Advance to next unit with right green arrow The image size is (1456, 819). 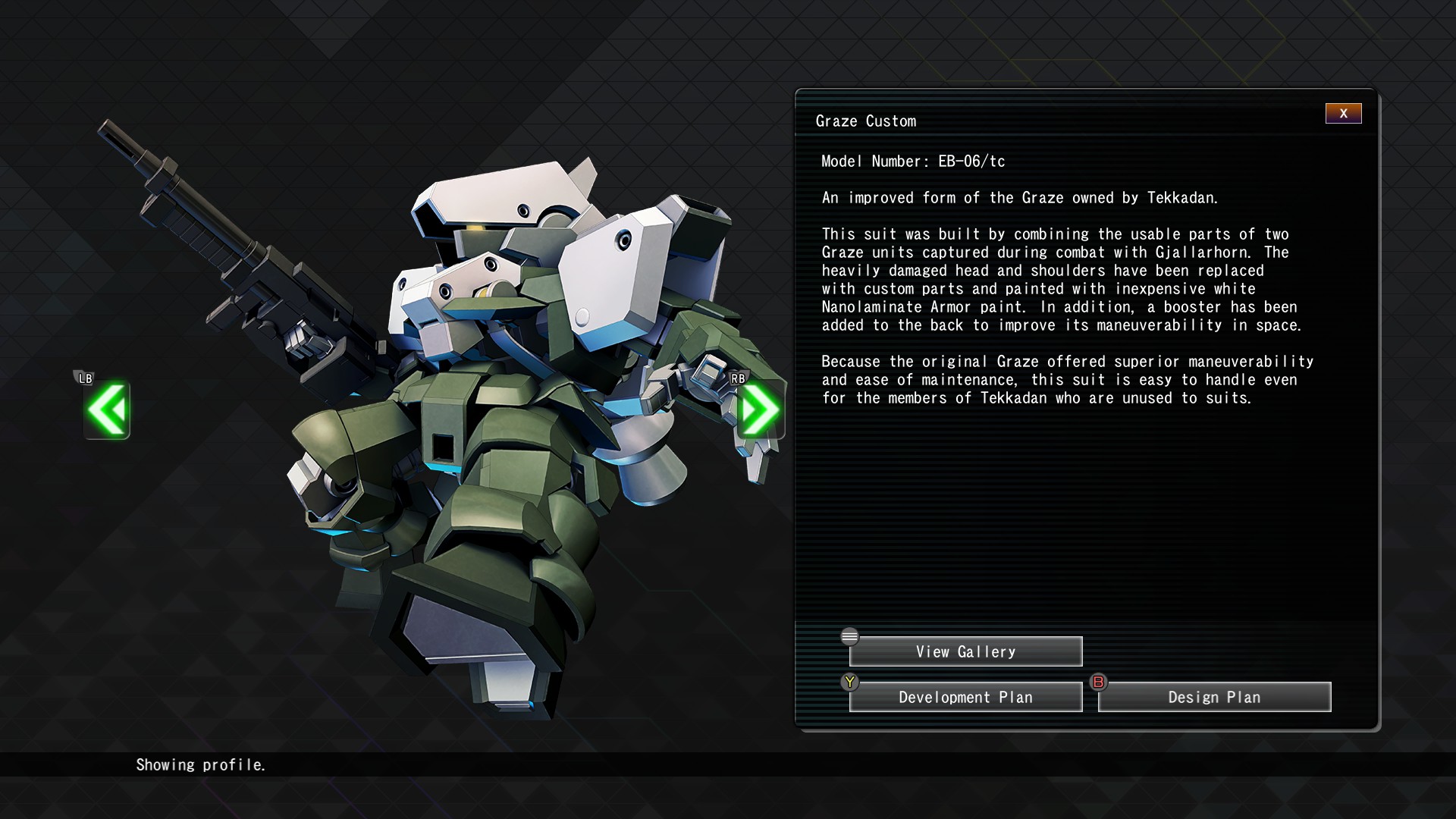pyautogui.click(x=760, y=410)
